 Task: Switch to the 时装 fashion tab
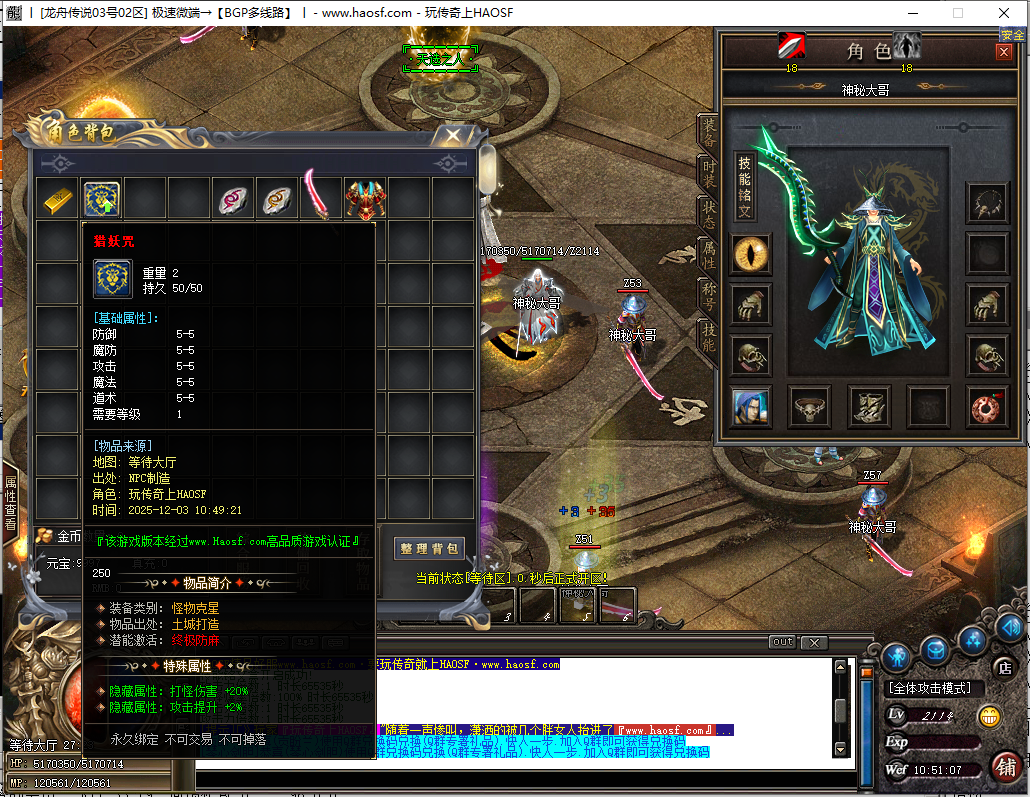[709, 173]
